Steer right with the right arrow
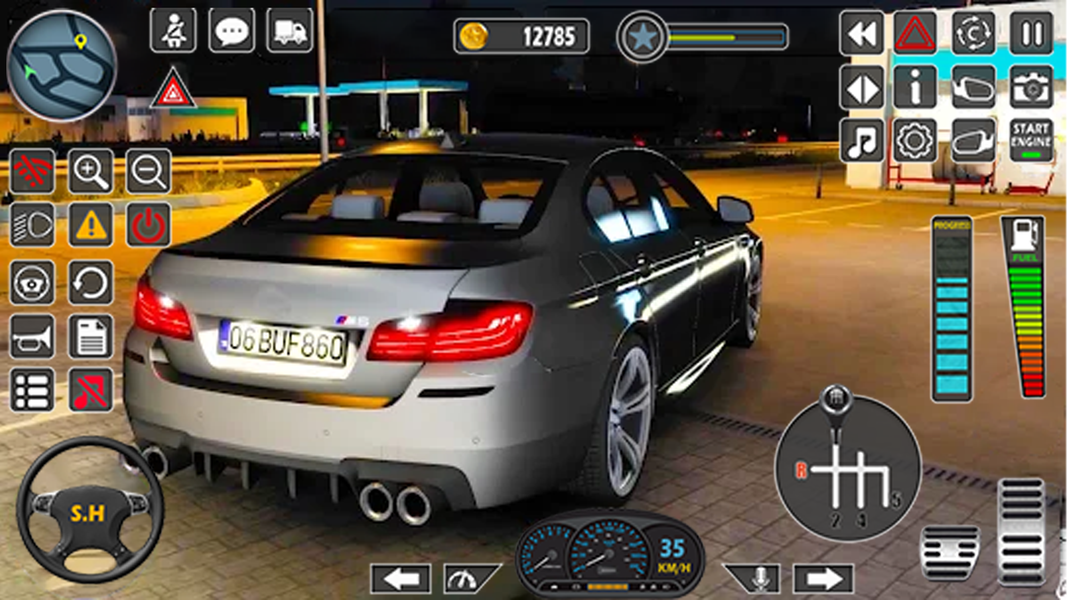The image size is (1067, 600). 823,578
